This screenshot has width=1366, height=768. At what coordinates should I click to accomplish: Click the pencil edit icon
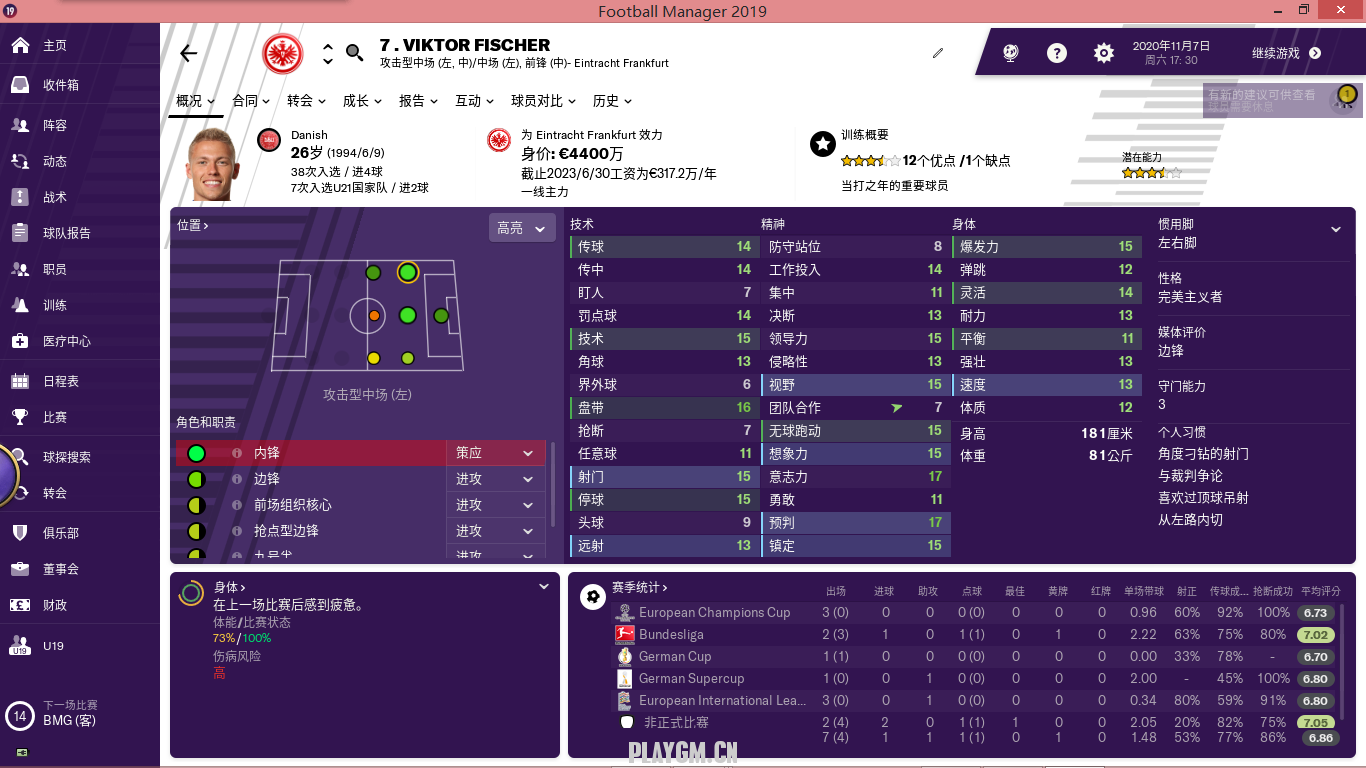(938, 53)
